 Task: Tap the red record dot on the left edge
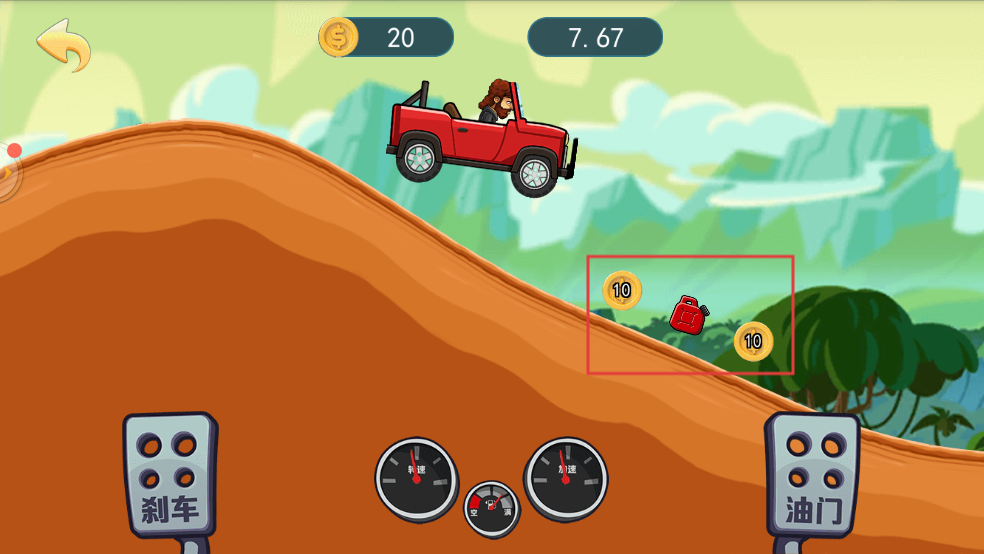14,151
